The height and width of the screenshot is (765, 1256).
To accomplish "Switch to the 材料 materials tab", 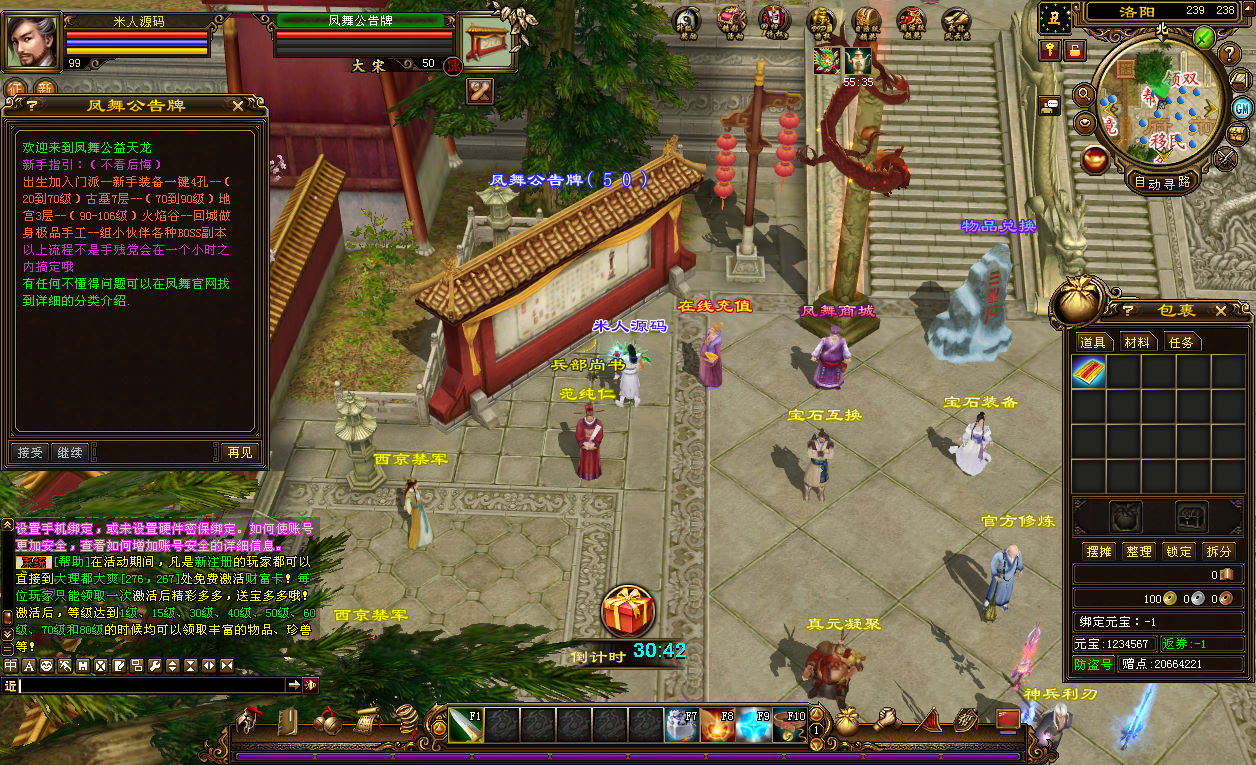I will (1137, 342).
